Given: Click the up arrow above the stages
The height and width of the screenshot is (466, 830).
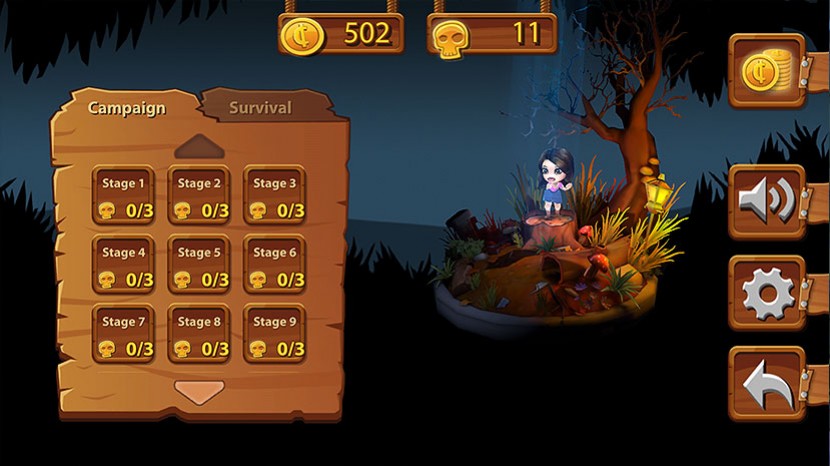Looking at the screenshot, I should point(200,147).
